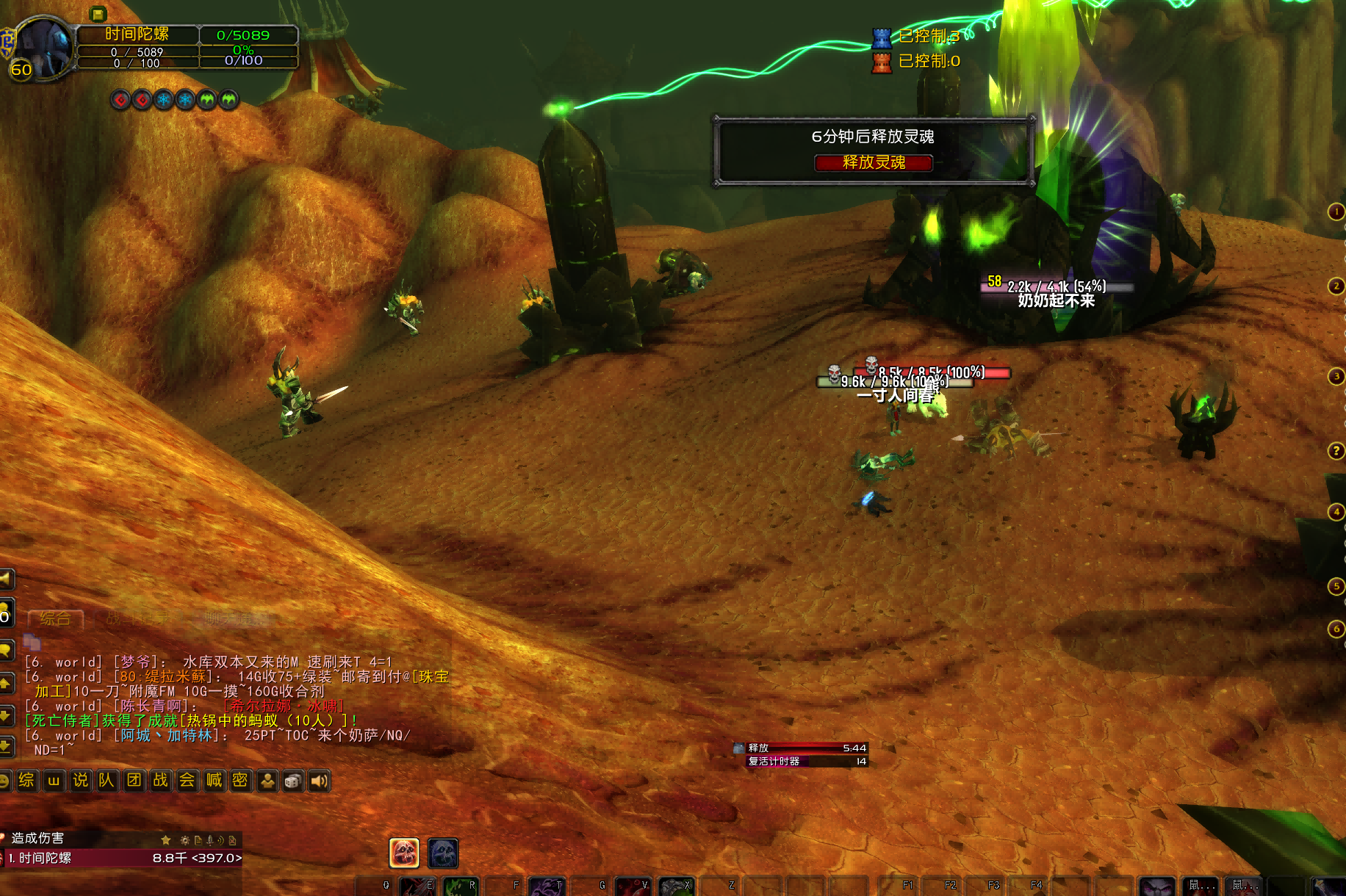The width and height of the screenshot is (1346, 896).
Task: Switch chat to the 队 party channel
Action: [107, 780]
